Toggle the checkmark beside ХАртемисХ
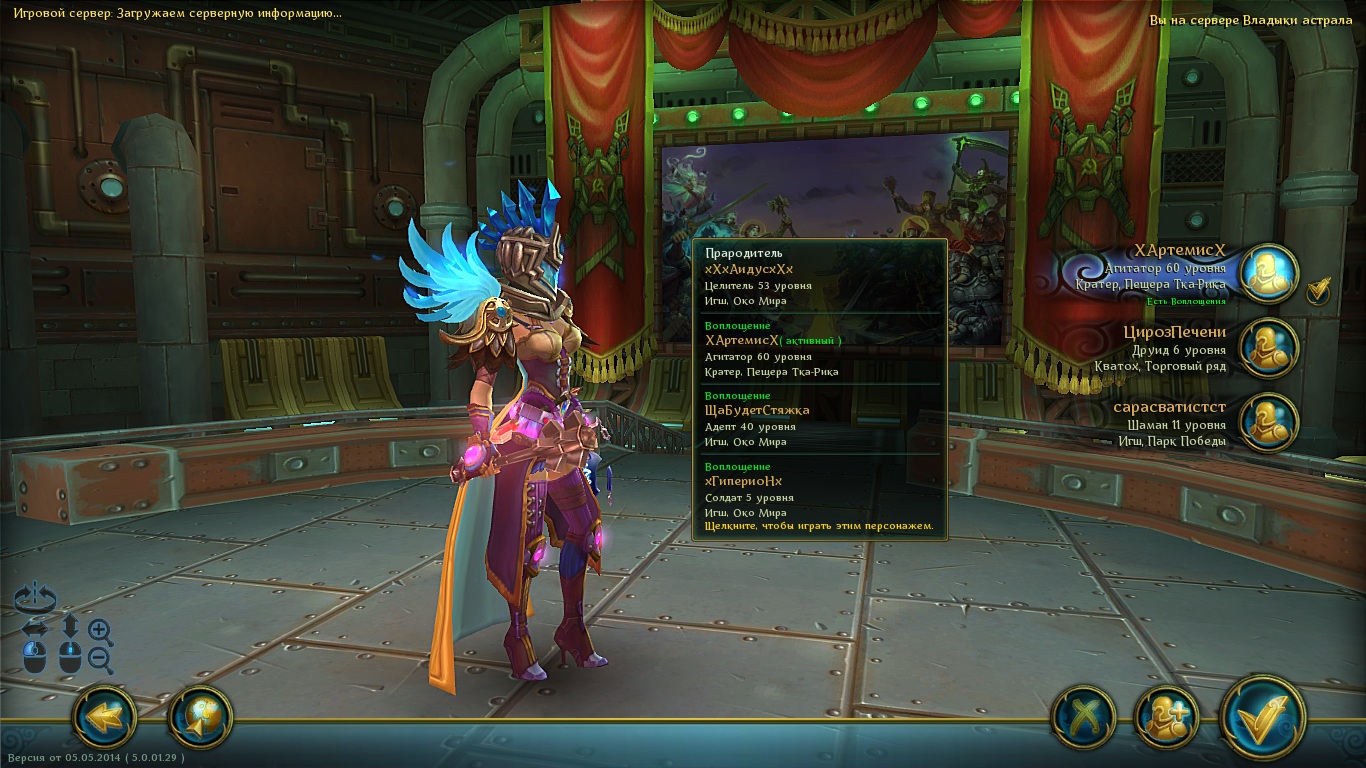Screen dimensions: 1366x768 point(1319,290)
